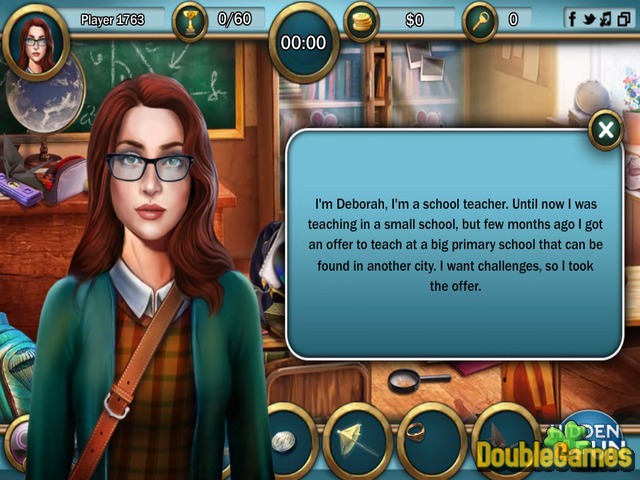Click the golden key hint icon
The width and height of the screenshot is (640, 480).
point(480,20)
